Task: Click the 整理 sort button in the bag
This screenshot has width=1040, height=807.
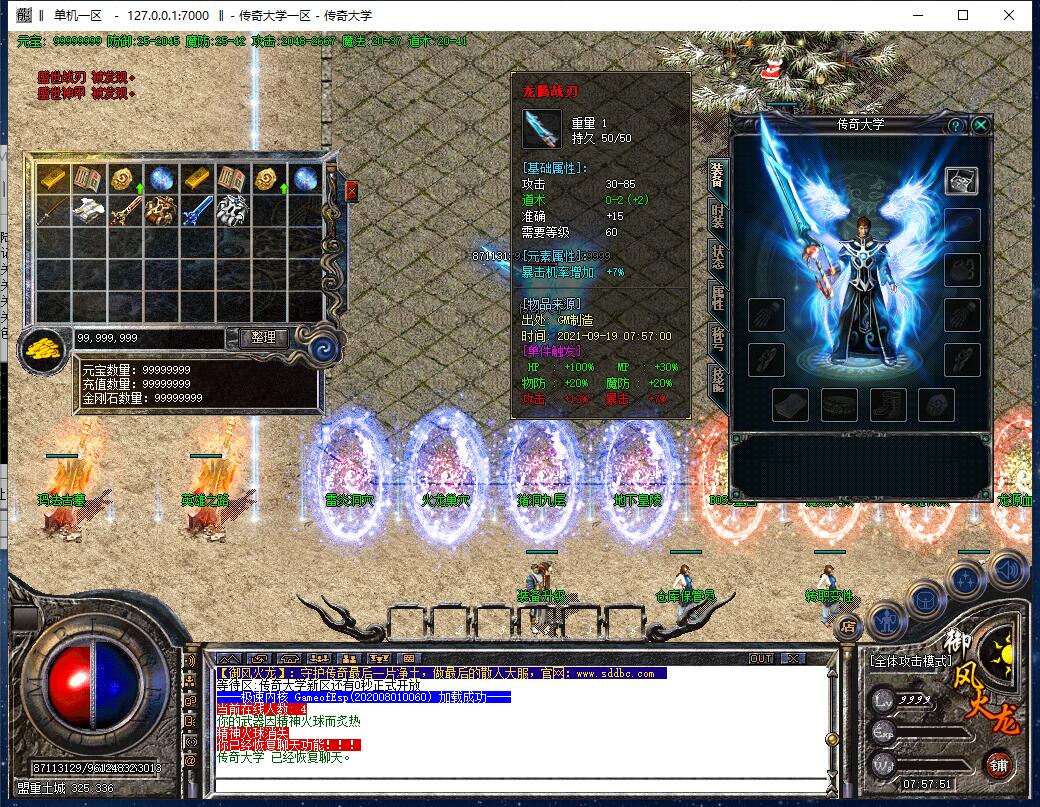Action: [264, 338]
